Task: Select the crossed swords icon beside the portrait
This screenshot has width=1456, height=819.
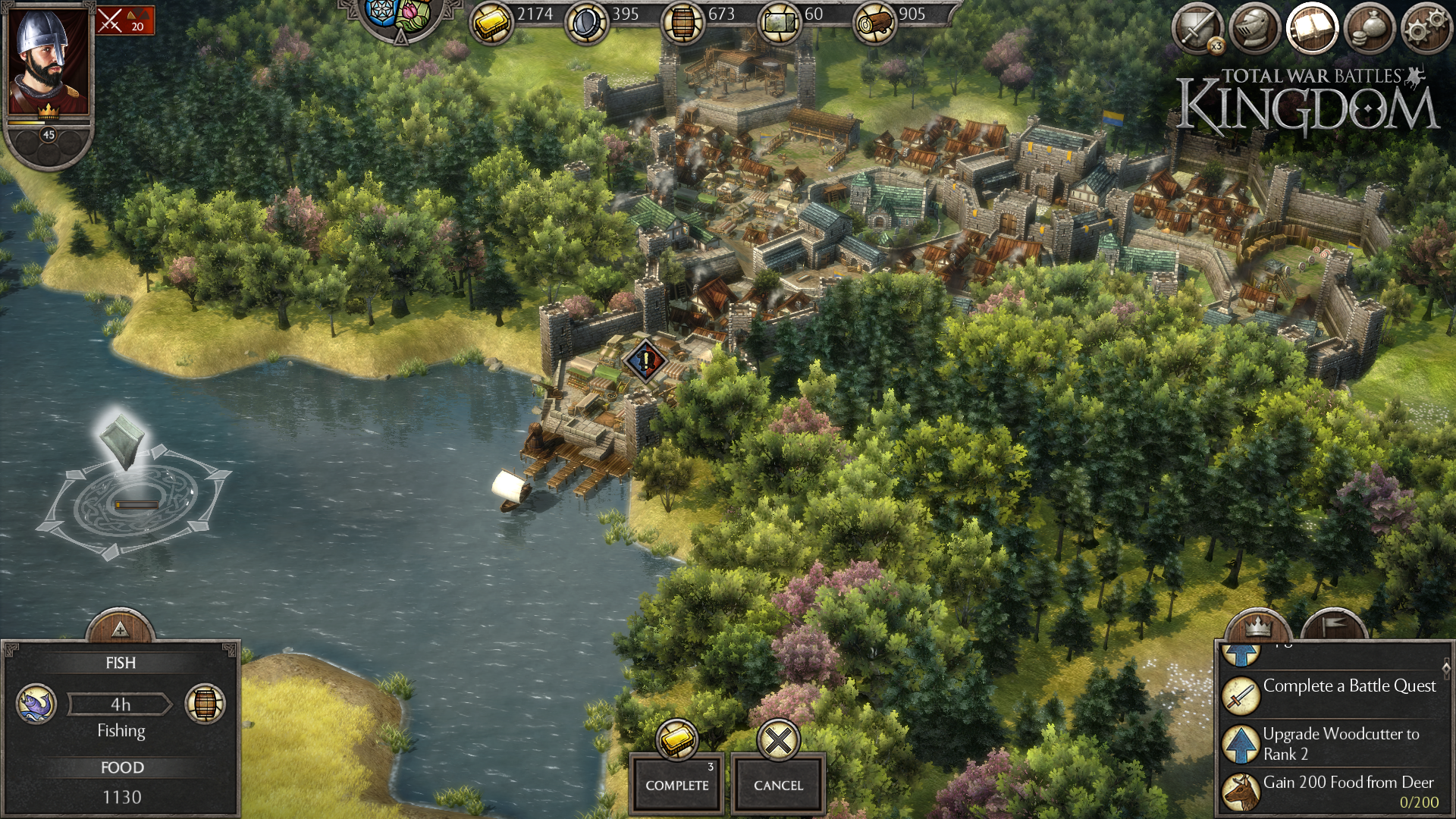Action: click(x=125, y=21)
